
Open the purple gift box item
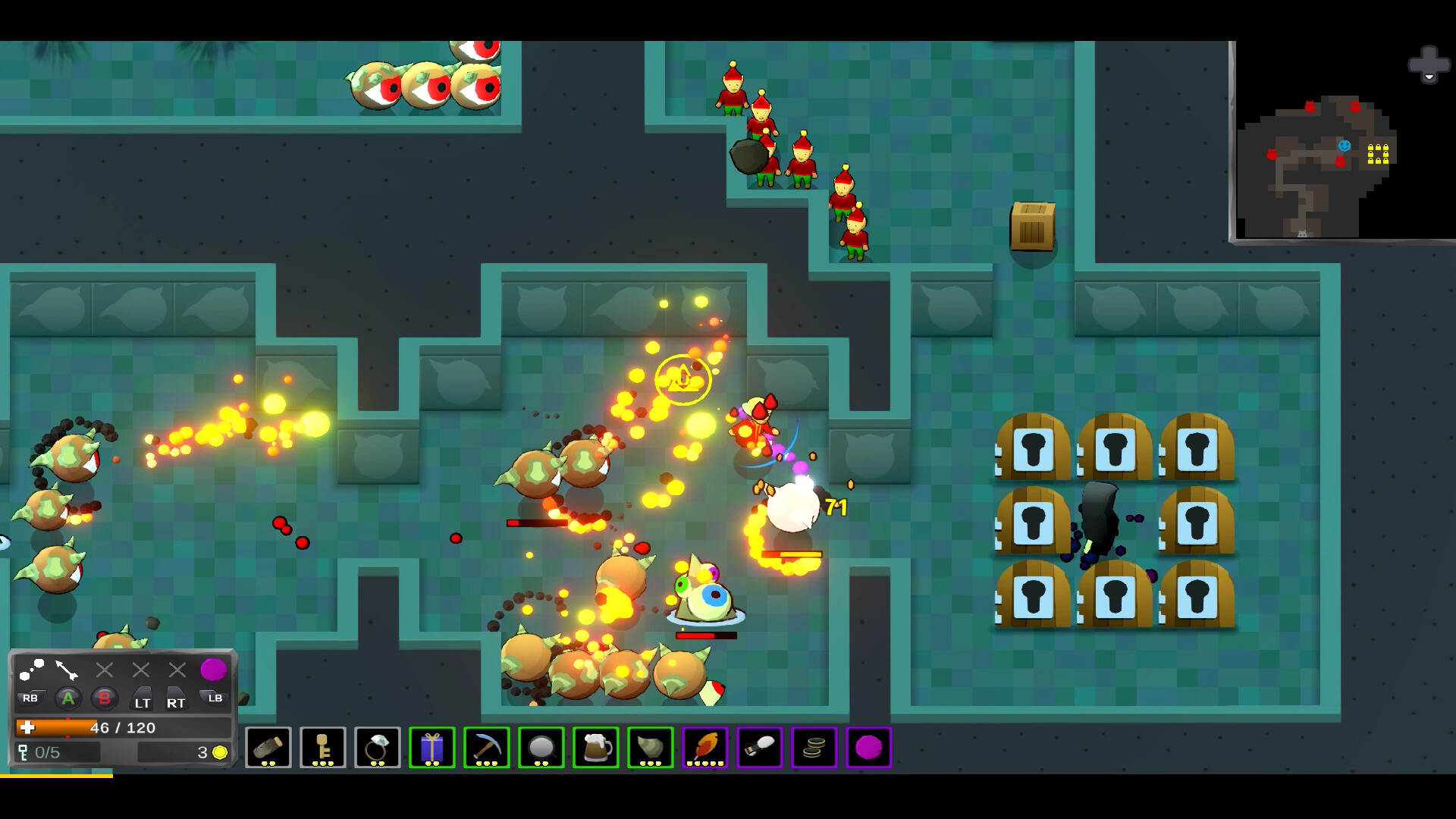[431, 748]
